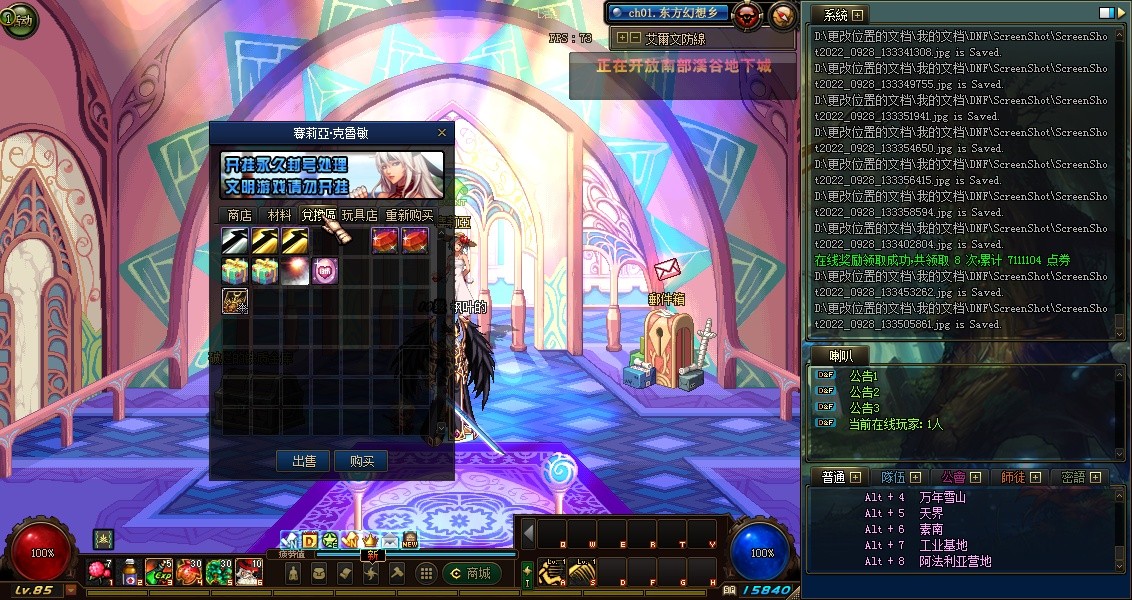Select the 玩具店 toy shop tab
Screen dimensions: 1132x600
coord(359,215)
